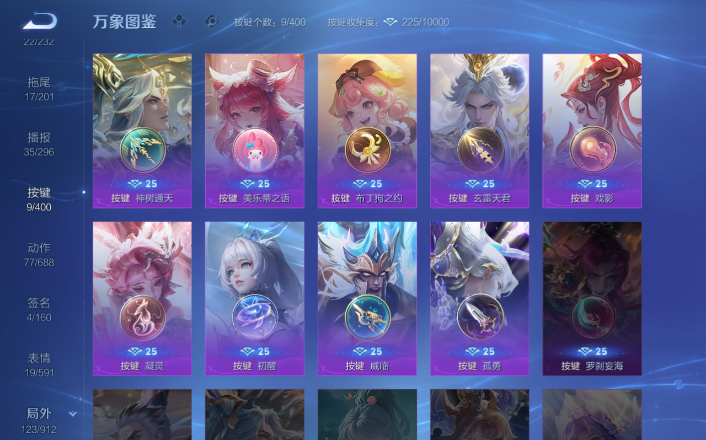This screenshot has height=440, width=706.
Task: Choose the 美乐蒂之语 button skin card
Action: [x=254, y=130]
